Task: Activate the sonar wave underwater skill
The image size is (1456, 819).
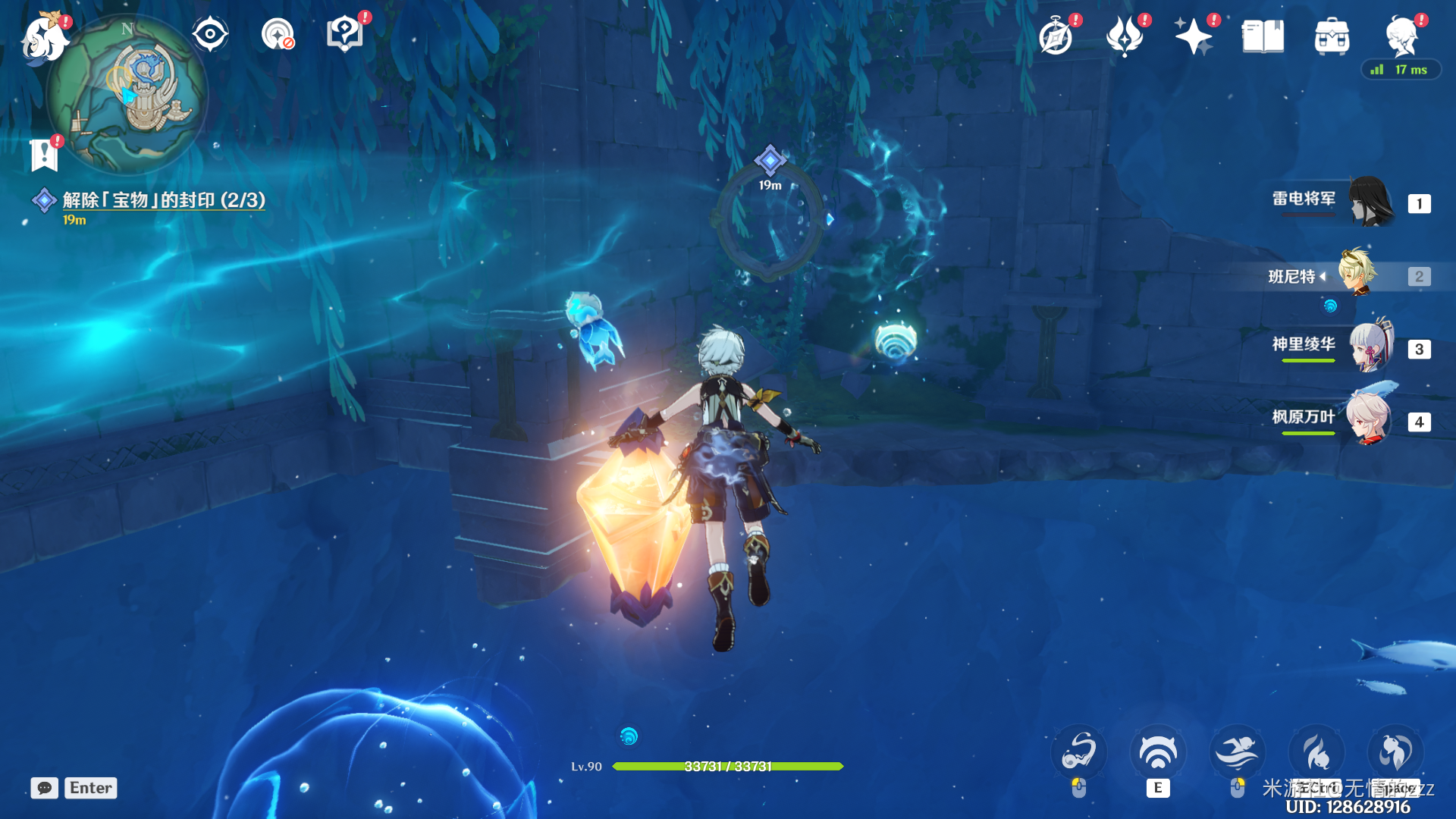Action: coord(1157,753)
